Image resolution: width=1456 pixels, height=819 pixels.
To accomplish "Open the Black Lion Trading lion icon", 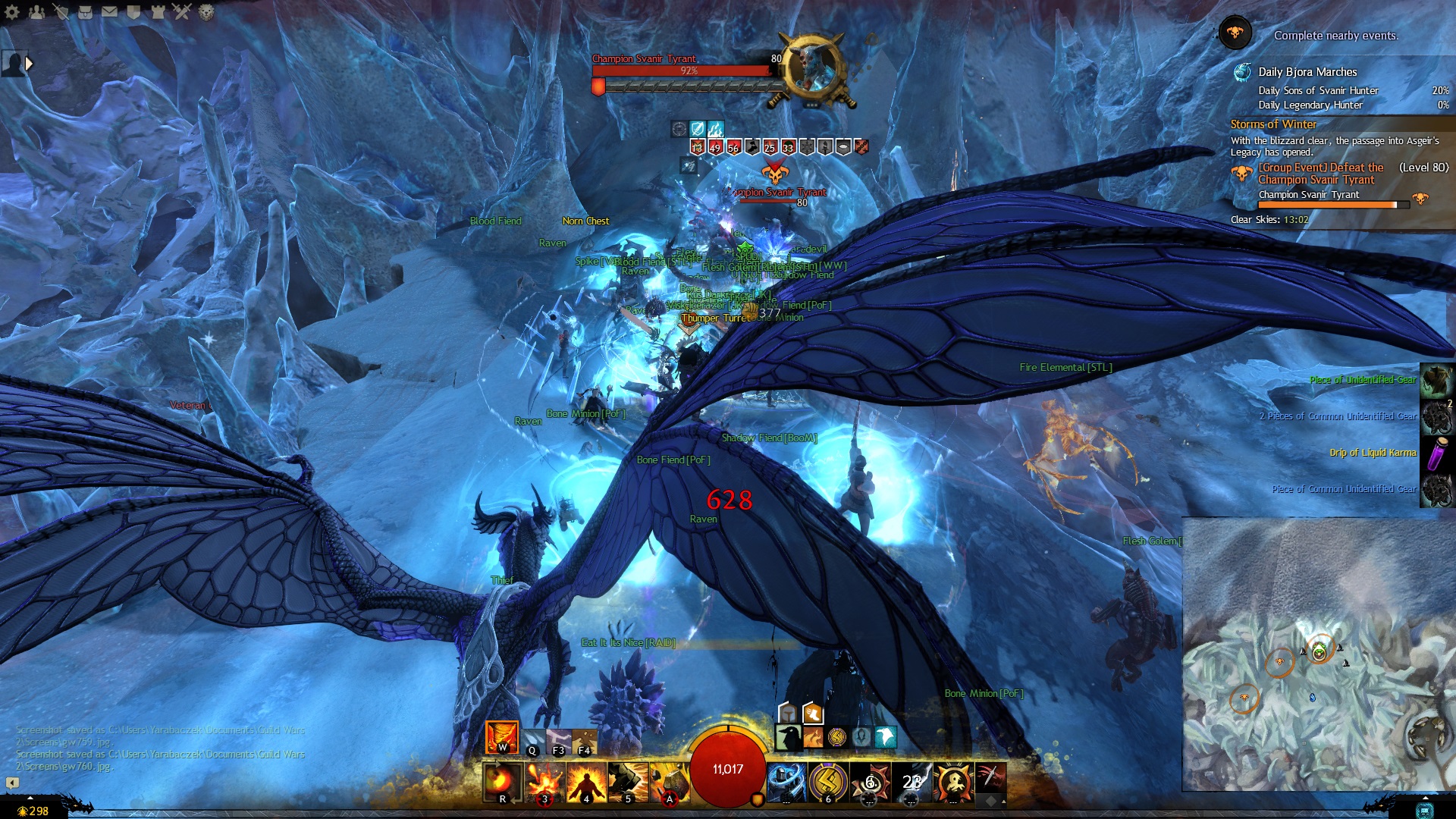I will click(x=206, y=12).
